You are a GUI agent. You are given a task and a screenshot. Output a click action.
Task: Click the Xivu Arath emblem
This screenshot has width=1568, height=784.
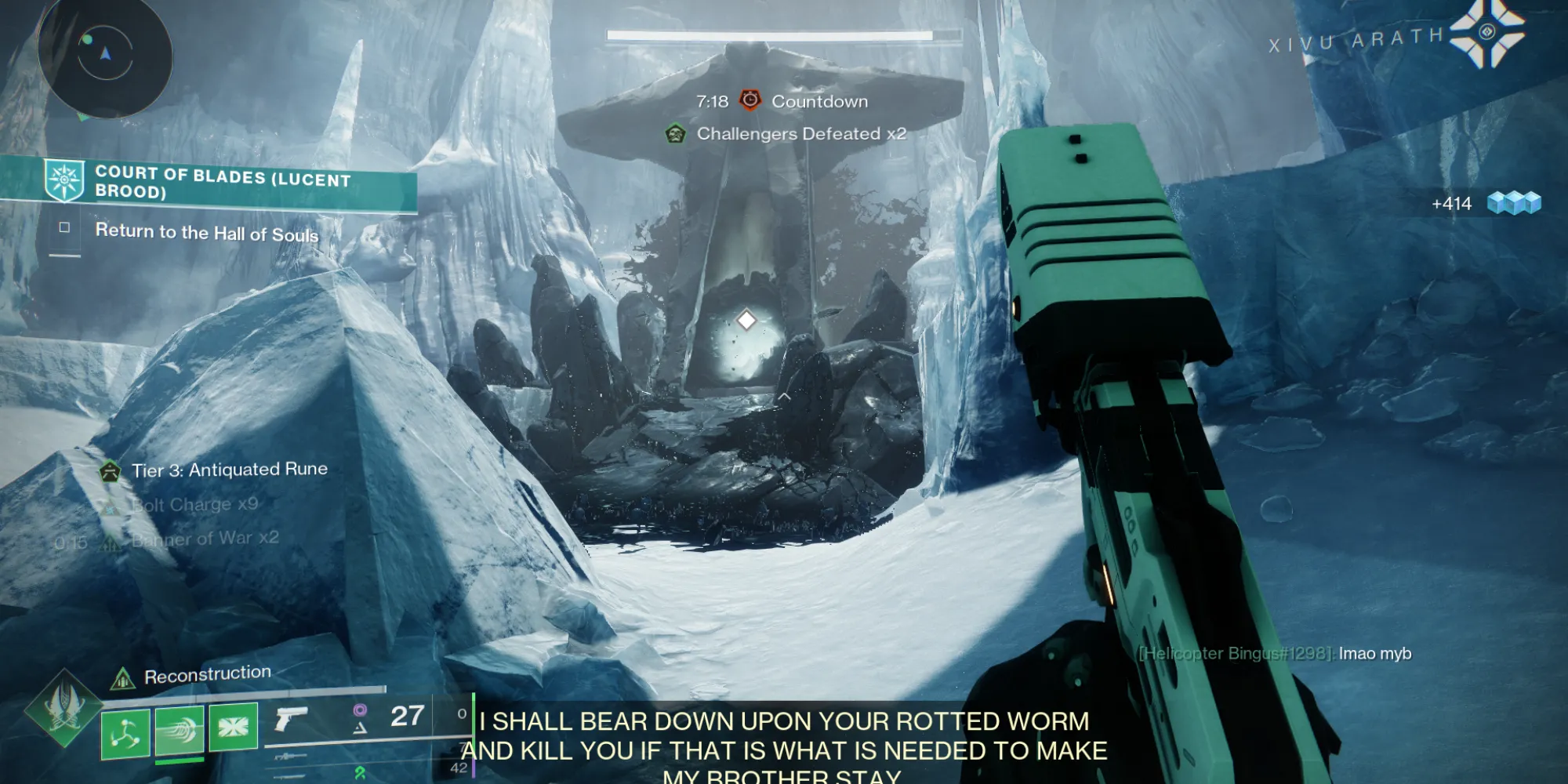pos(1487,33)
